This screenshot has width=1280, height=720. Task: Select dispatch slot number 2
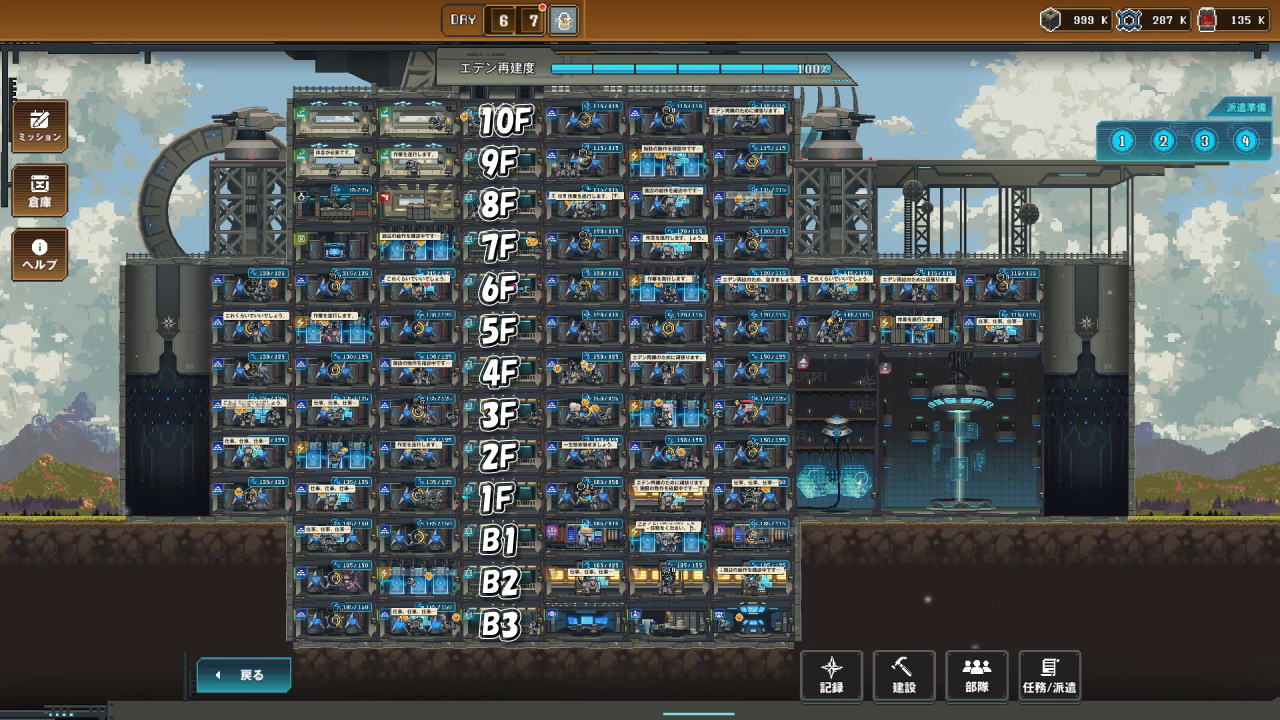pyautogui.click(x=1163, y=141)
